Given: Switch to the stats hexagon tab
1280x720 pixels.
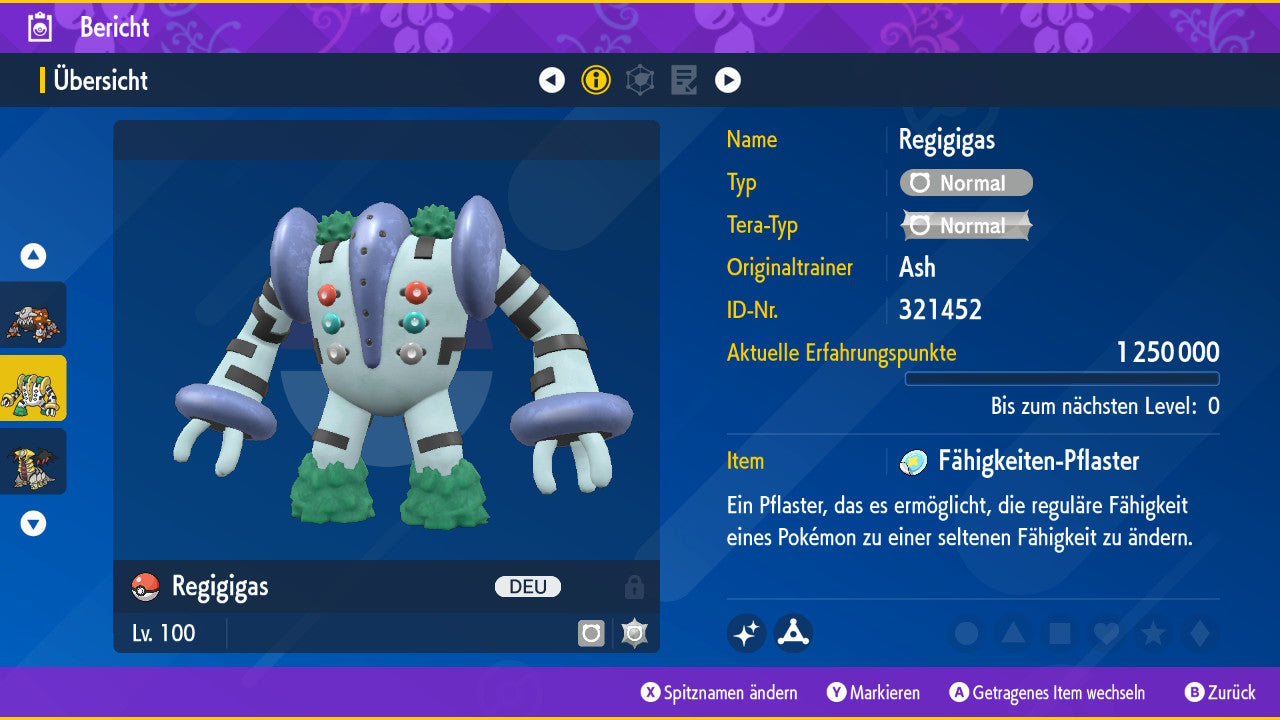Looking at the screenshot, I should tap(640, 80).
